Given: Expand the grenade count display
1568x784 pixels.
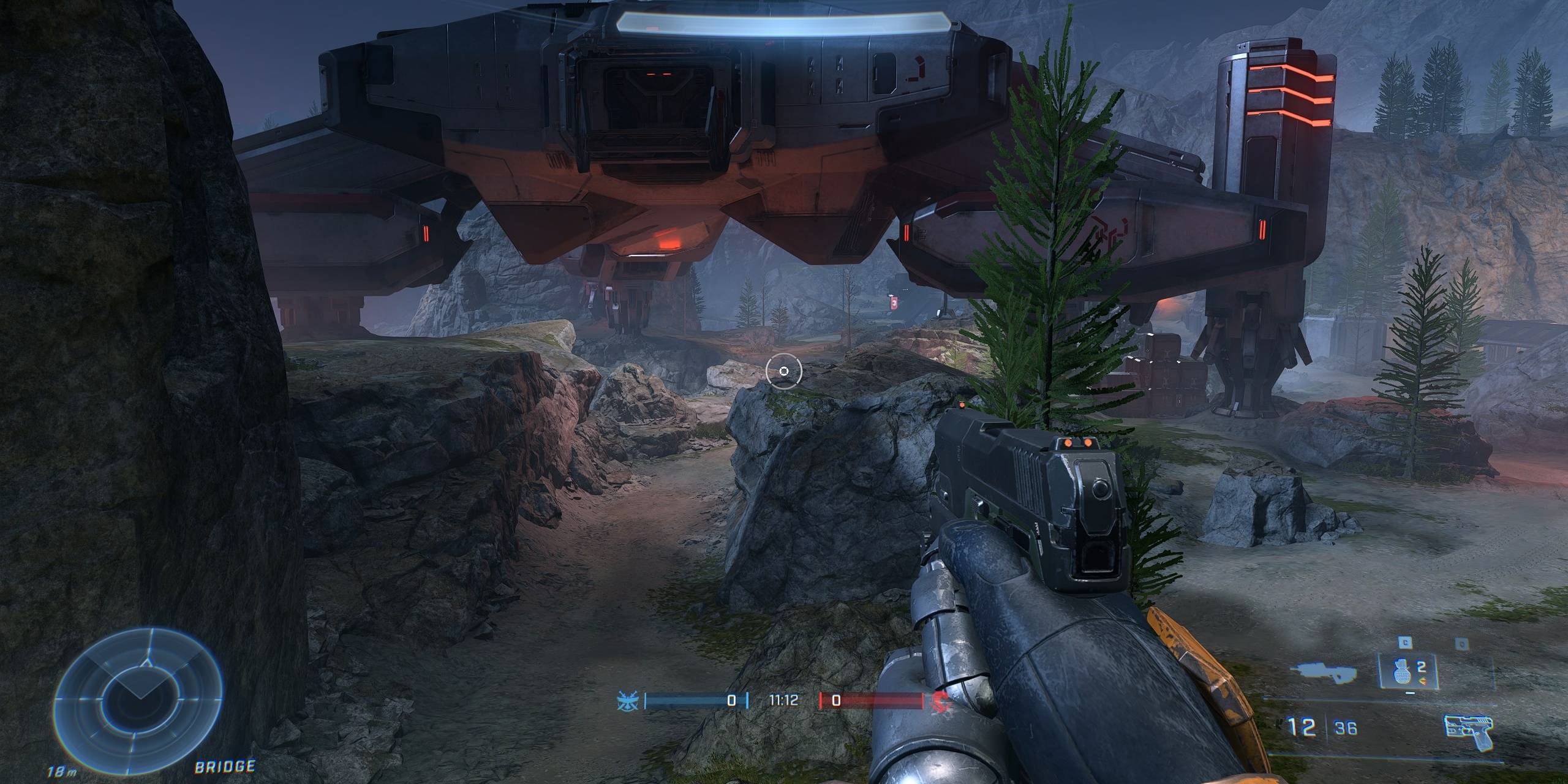Looking at the screenshot, I should coord(1421,668).
